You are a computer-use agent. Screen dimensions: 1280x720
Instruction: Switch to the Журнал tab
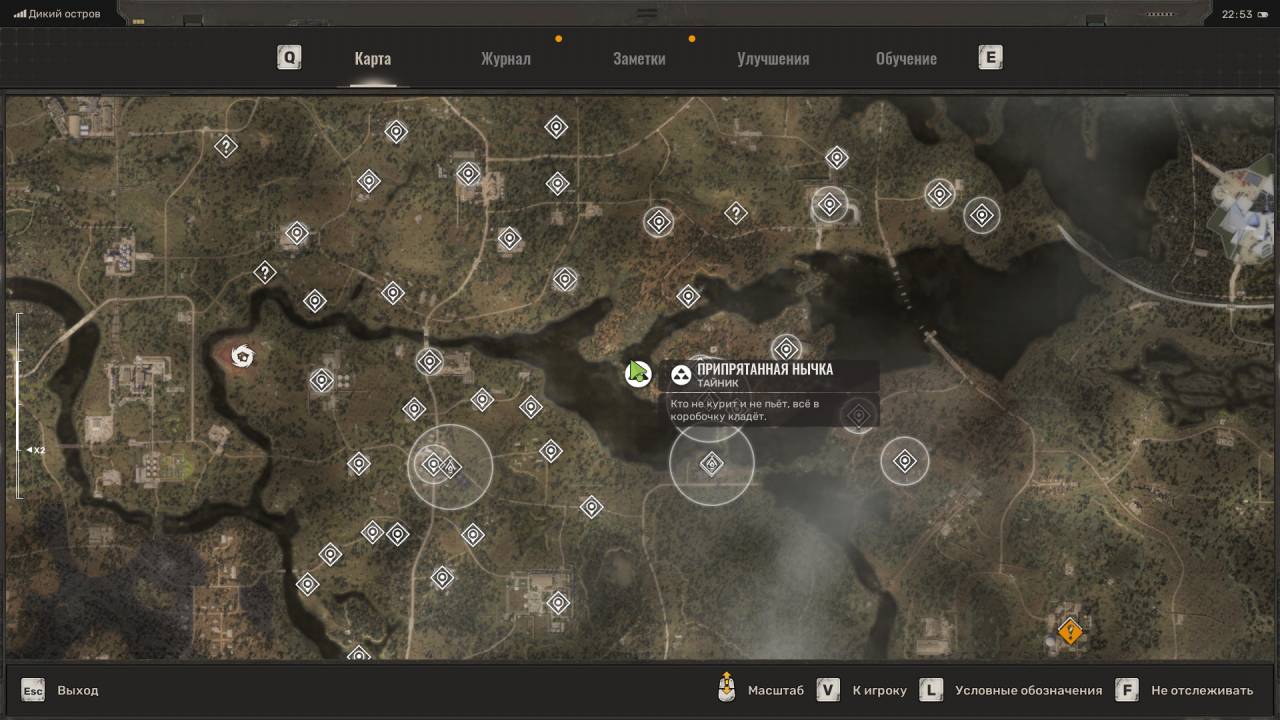pos(505,58)
